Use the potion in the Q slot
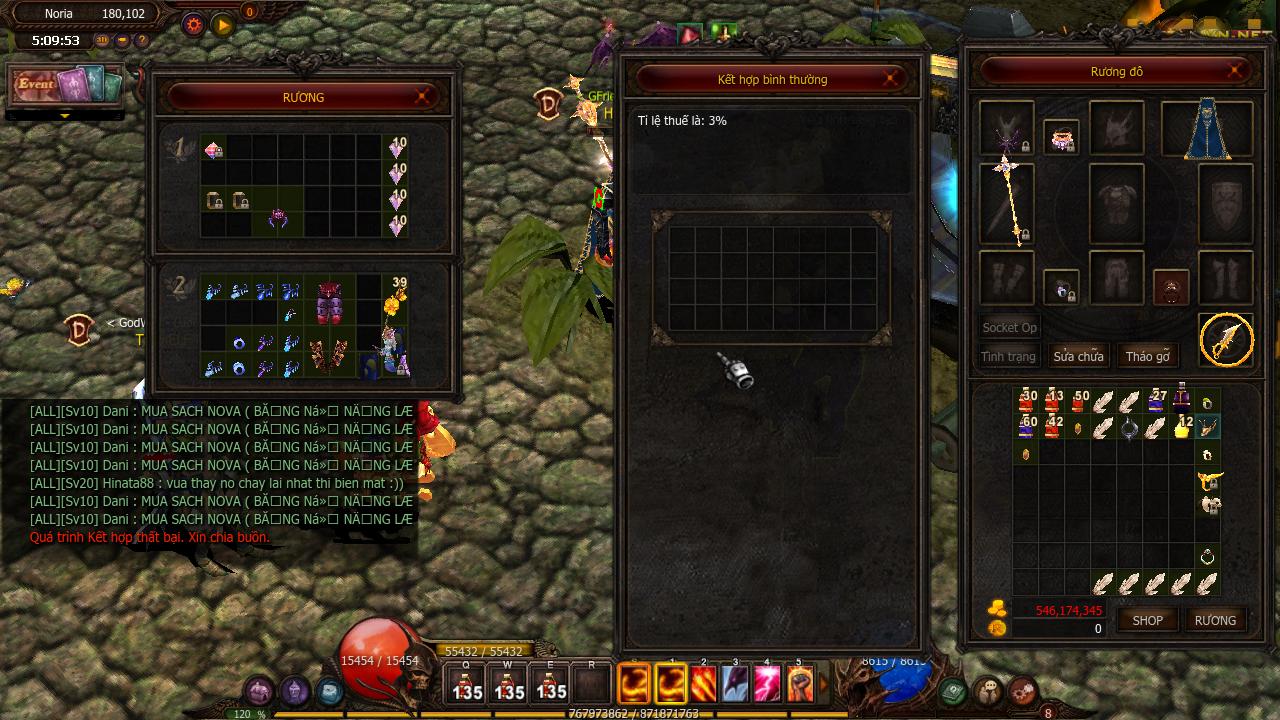Screen dimensions: 1280x720 [467, 686]
